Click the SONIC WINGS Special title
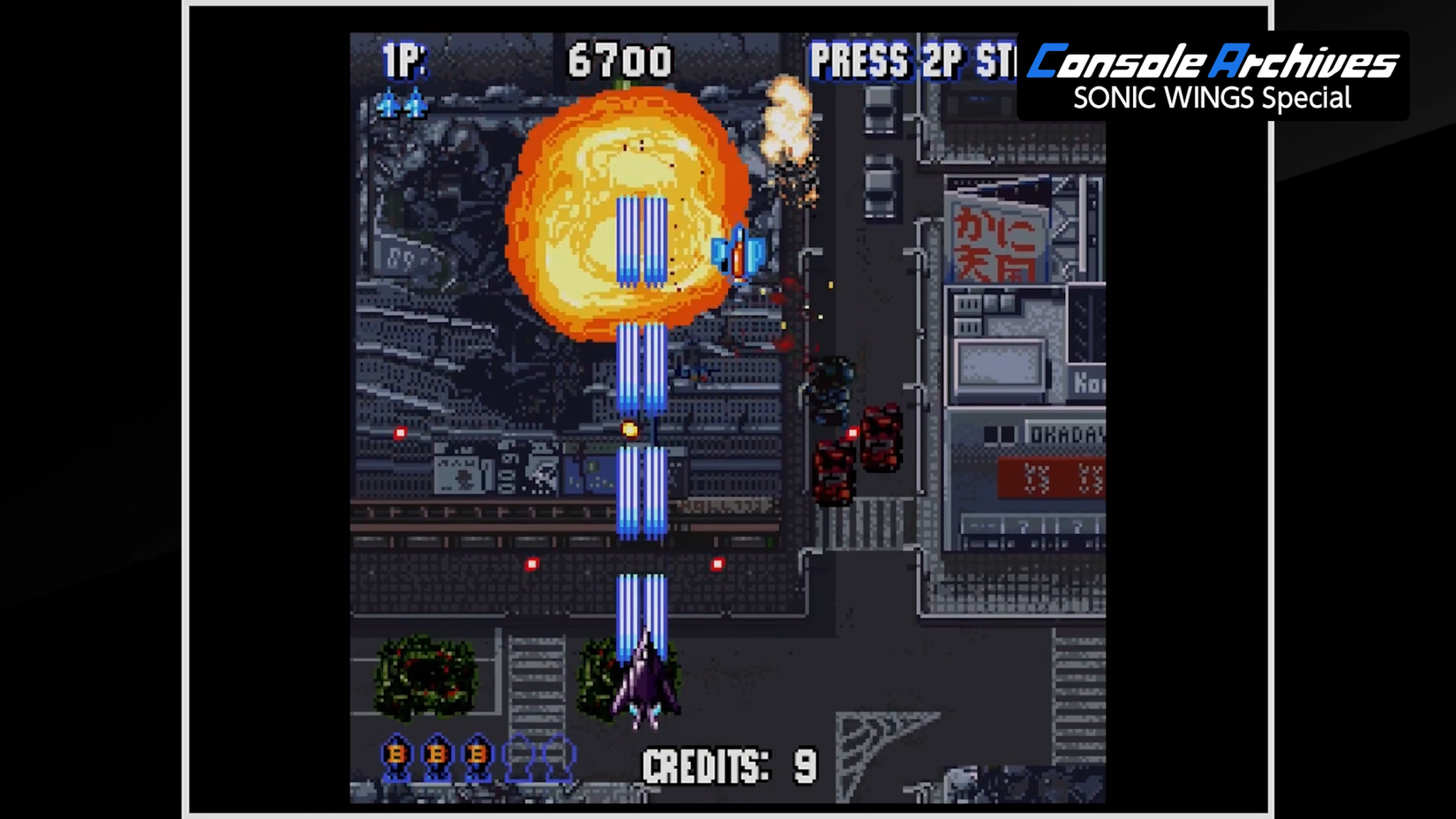The image size is (1456, 819). pyautogui.click(x=1211, y=99)
